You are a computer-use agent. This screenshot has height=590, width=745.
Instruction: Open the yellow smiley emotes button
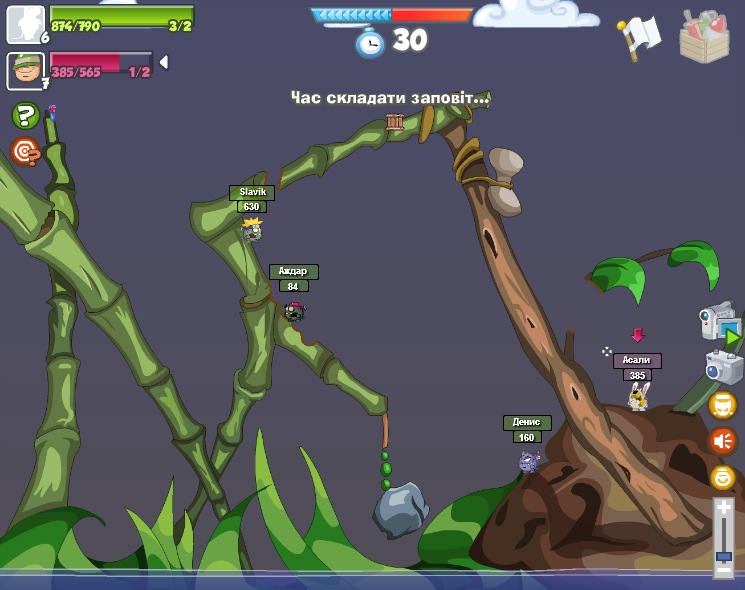722,477
